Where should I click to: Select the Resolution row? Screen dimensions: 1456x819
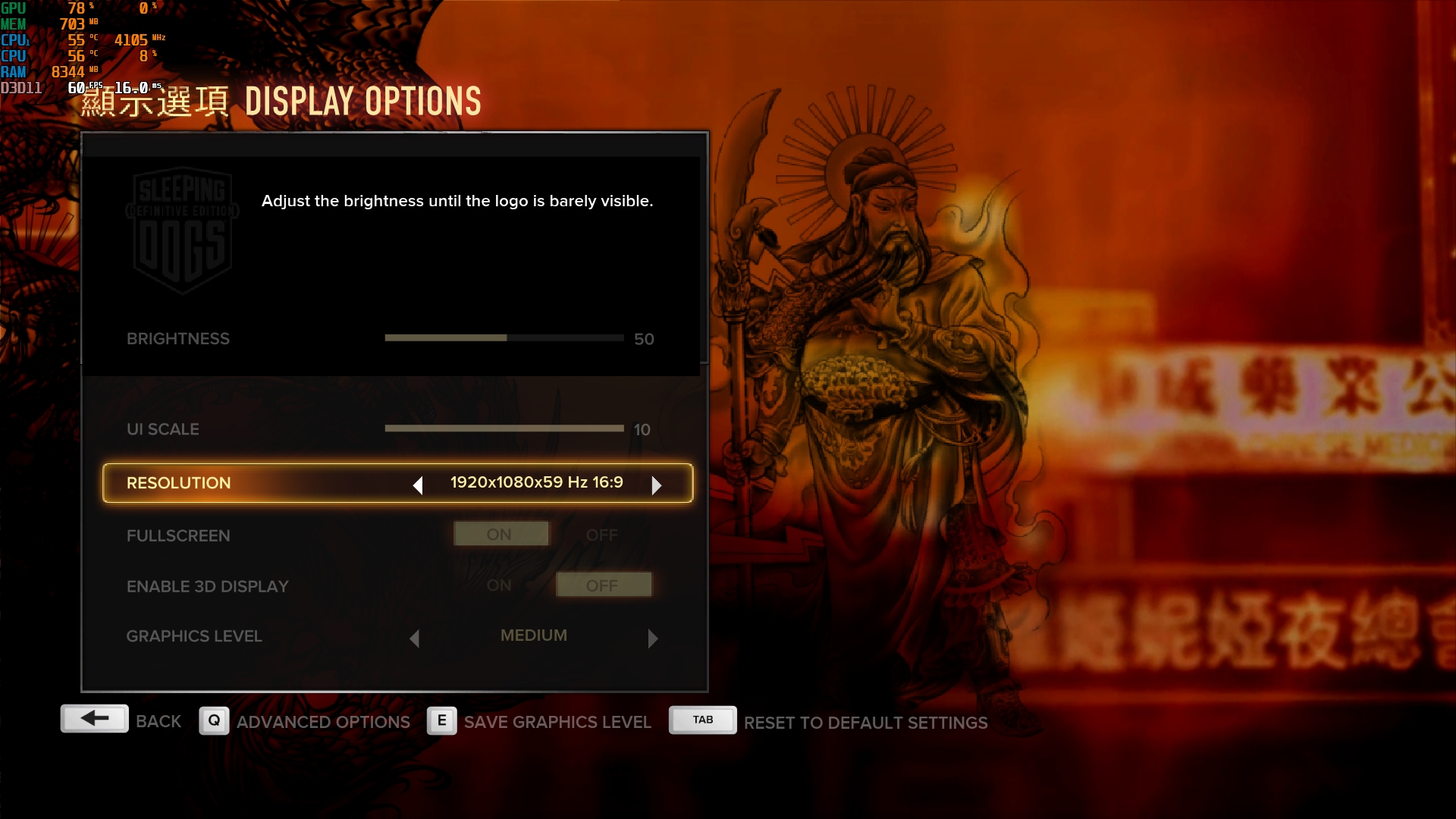178,483
